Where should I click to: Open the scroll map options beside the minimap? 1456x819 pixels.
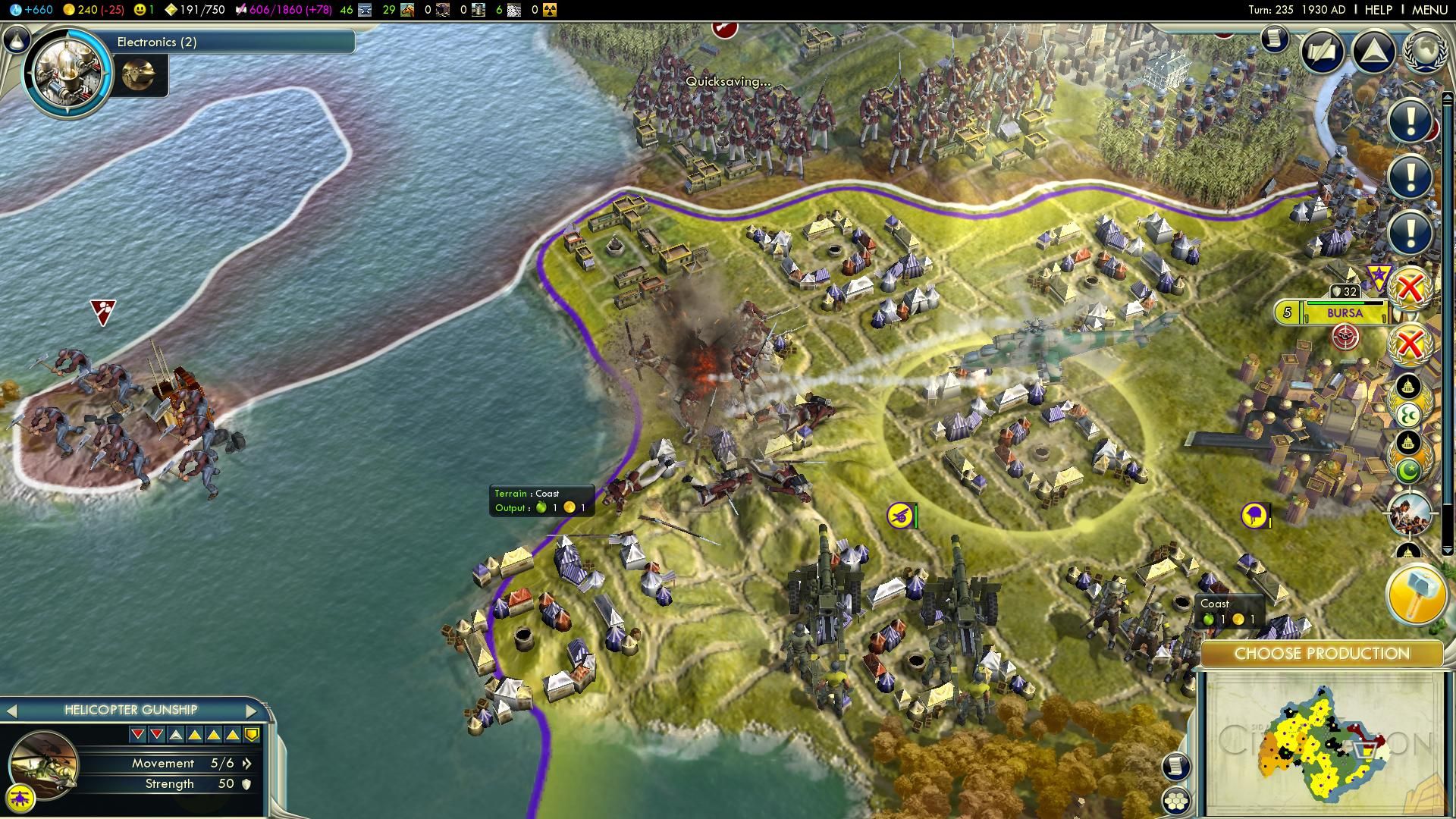[x=1175, y=766]
